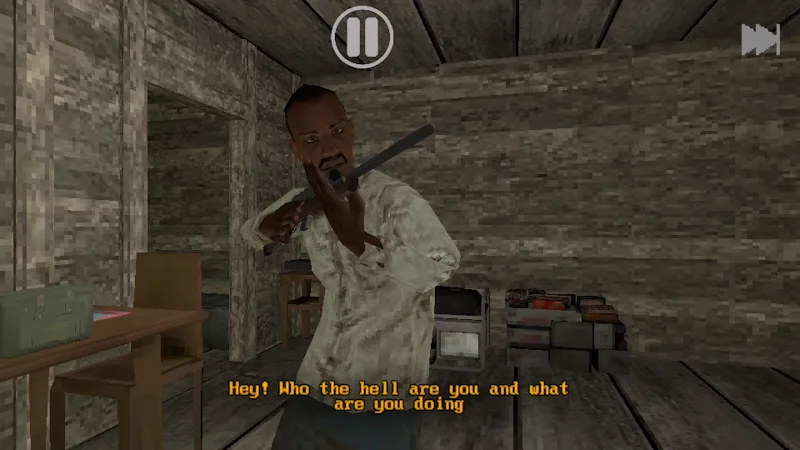
Task: Pause the cutscene with the pause button
Action: click(362, 37)
